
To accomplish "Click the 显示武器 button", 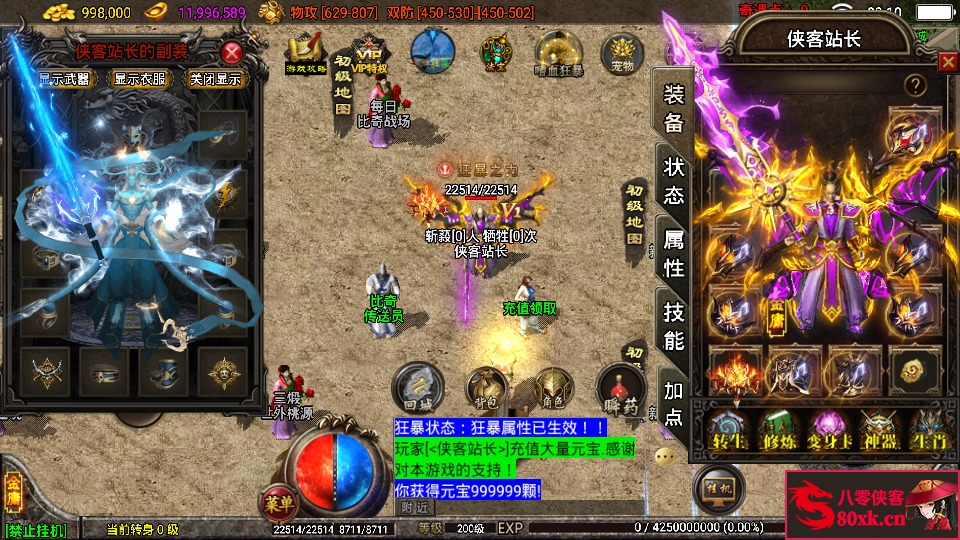I will (x=63, y=79).
